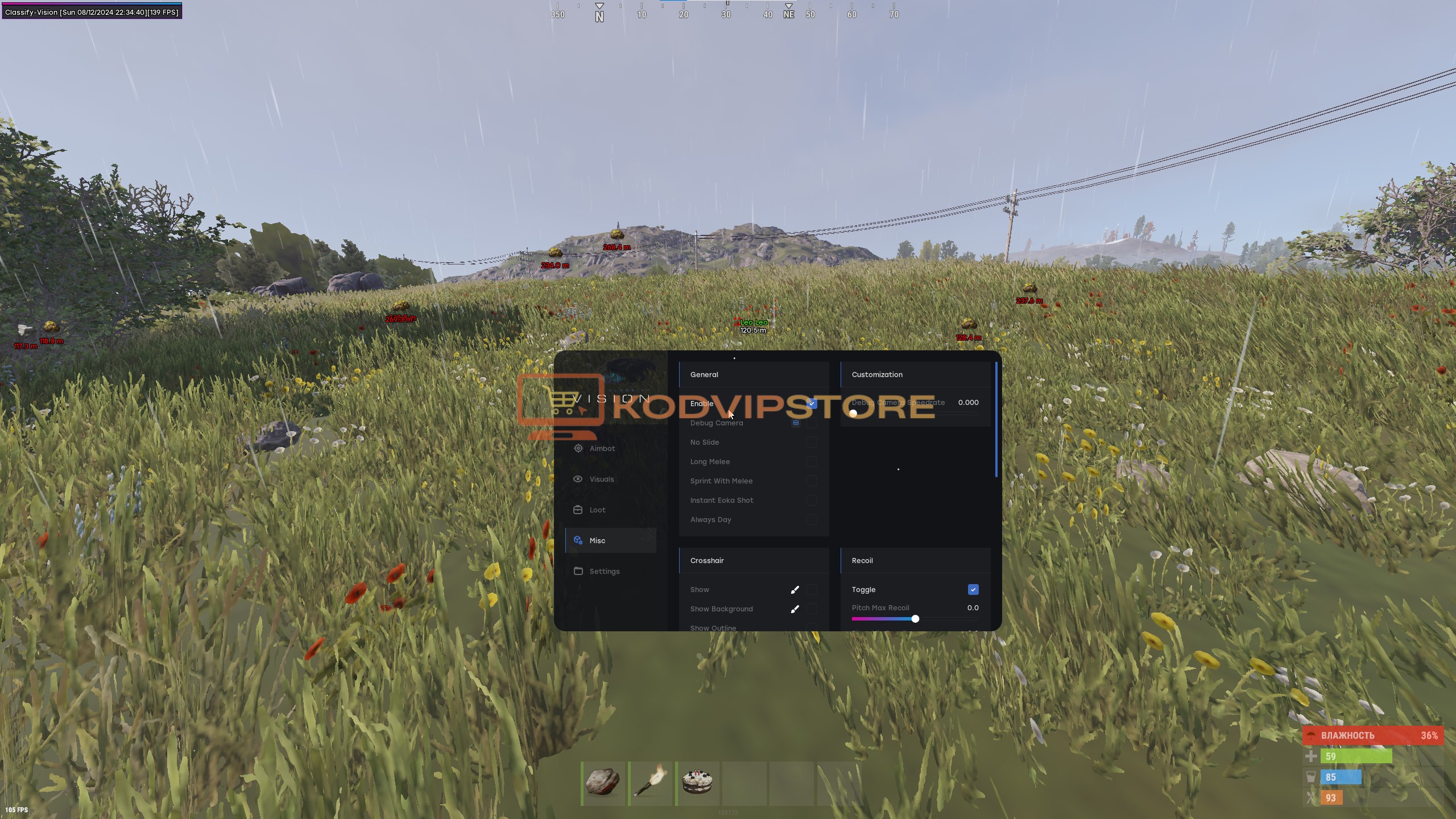The width and height of the screenshot is (1456, 819).
Task: Turn on Sprint With Melee
Action: 813,481
